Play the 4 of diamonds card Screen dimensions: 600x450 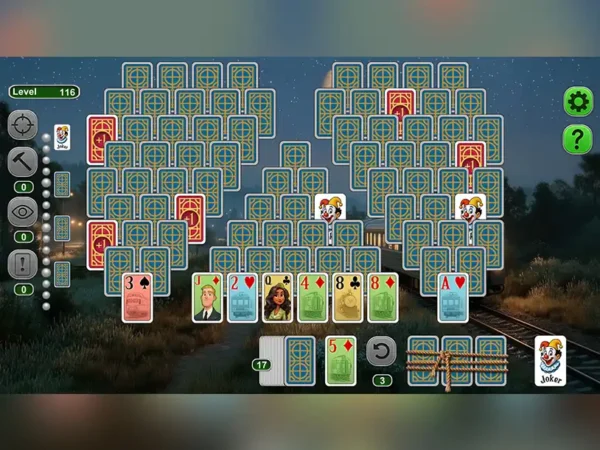coord(312,297)
